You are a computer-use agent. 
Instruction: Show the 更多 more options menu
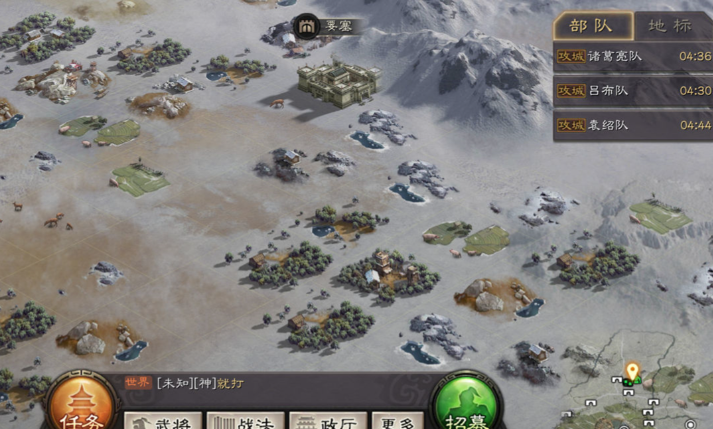397,421
